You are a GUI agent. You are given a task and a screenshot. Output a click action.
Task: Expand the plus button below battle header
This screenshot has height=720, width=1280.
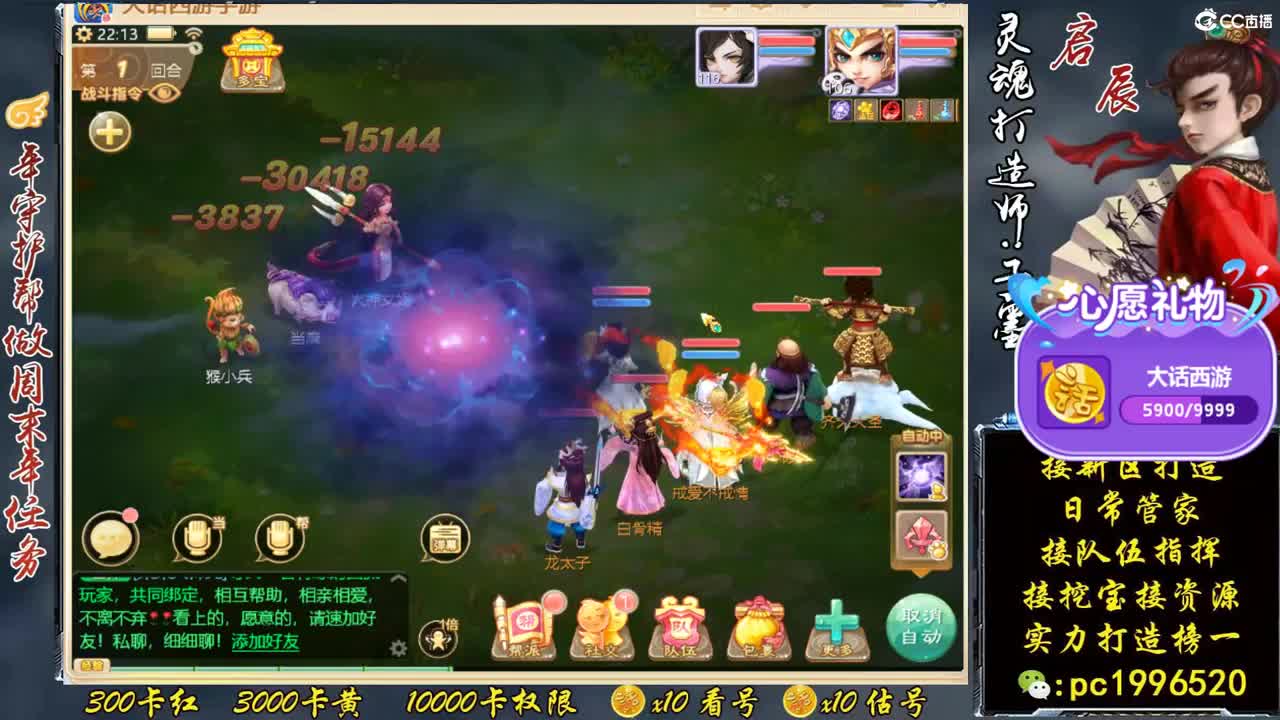coord(110,132)
